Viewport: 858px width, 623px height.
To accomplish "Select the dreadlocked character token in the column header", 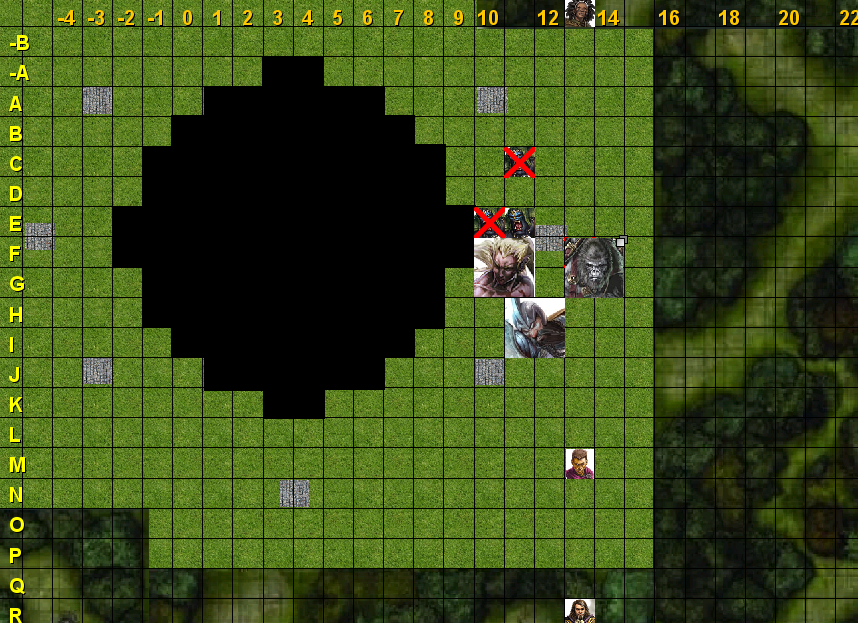I will (579, 13).
